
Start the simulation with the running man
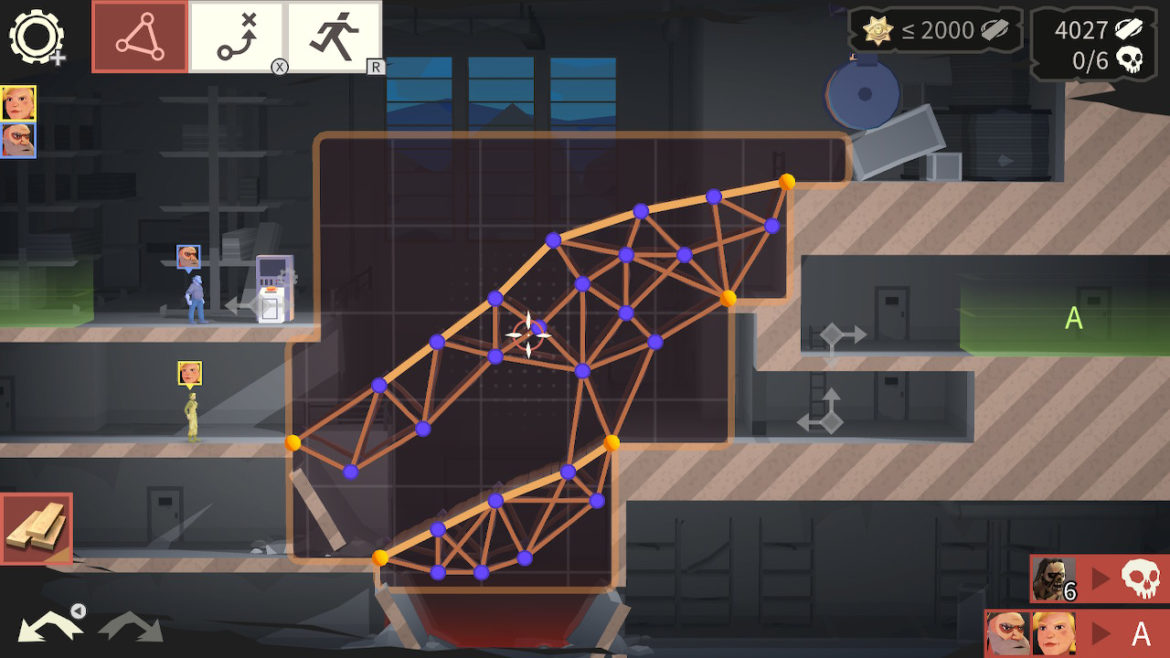pos(335,37)
